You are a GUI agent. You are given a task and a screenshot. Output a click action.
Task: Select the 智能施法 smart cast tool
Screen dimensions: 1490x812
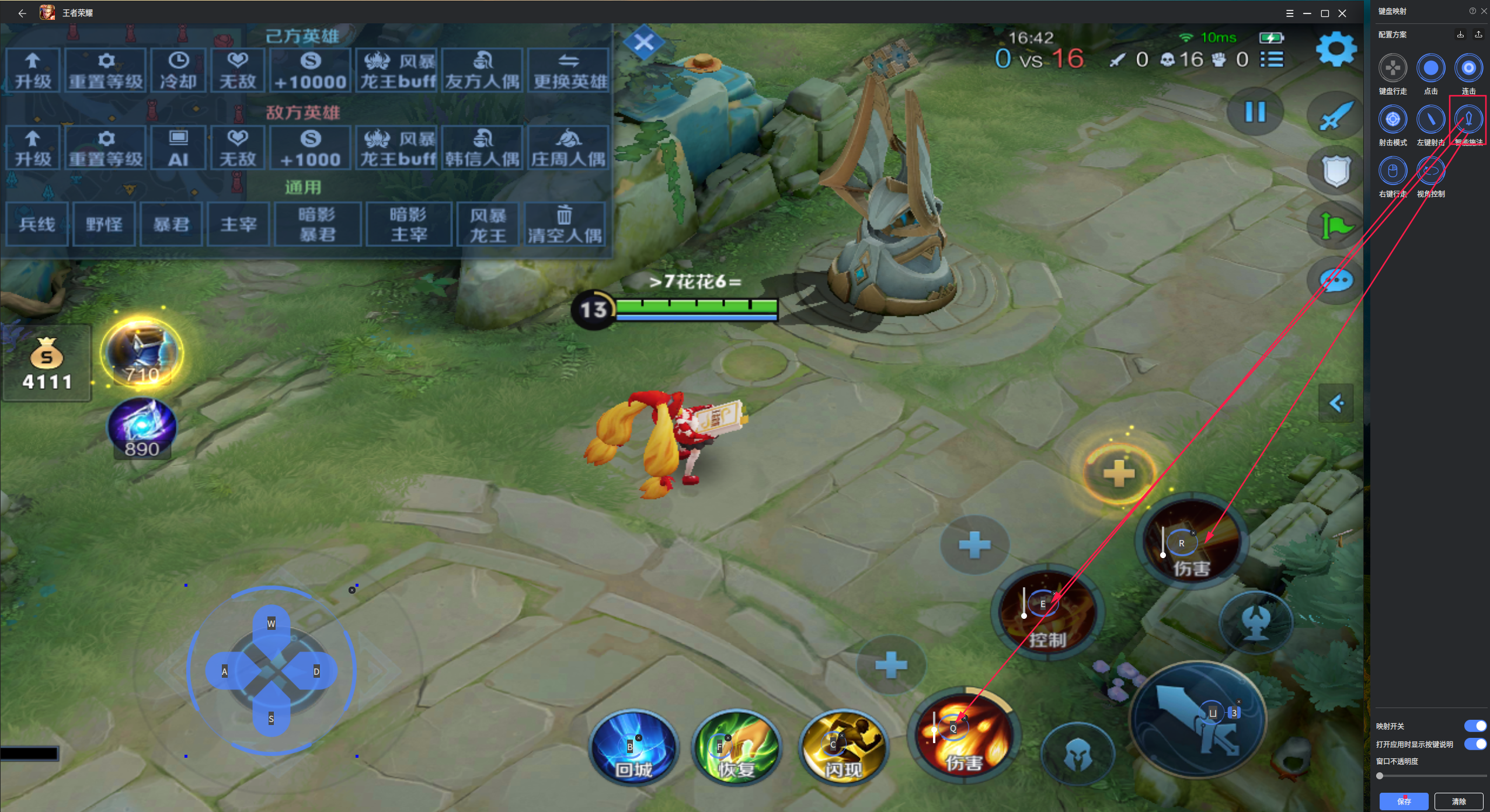click(x=1468, y=120)
